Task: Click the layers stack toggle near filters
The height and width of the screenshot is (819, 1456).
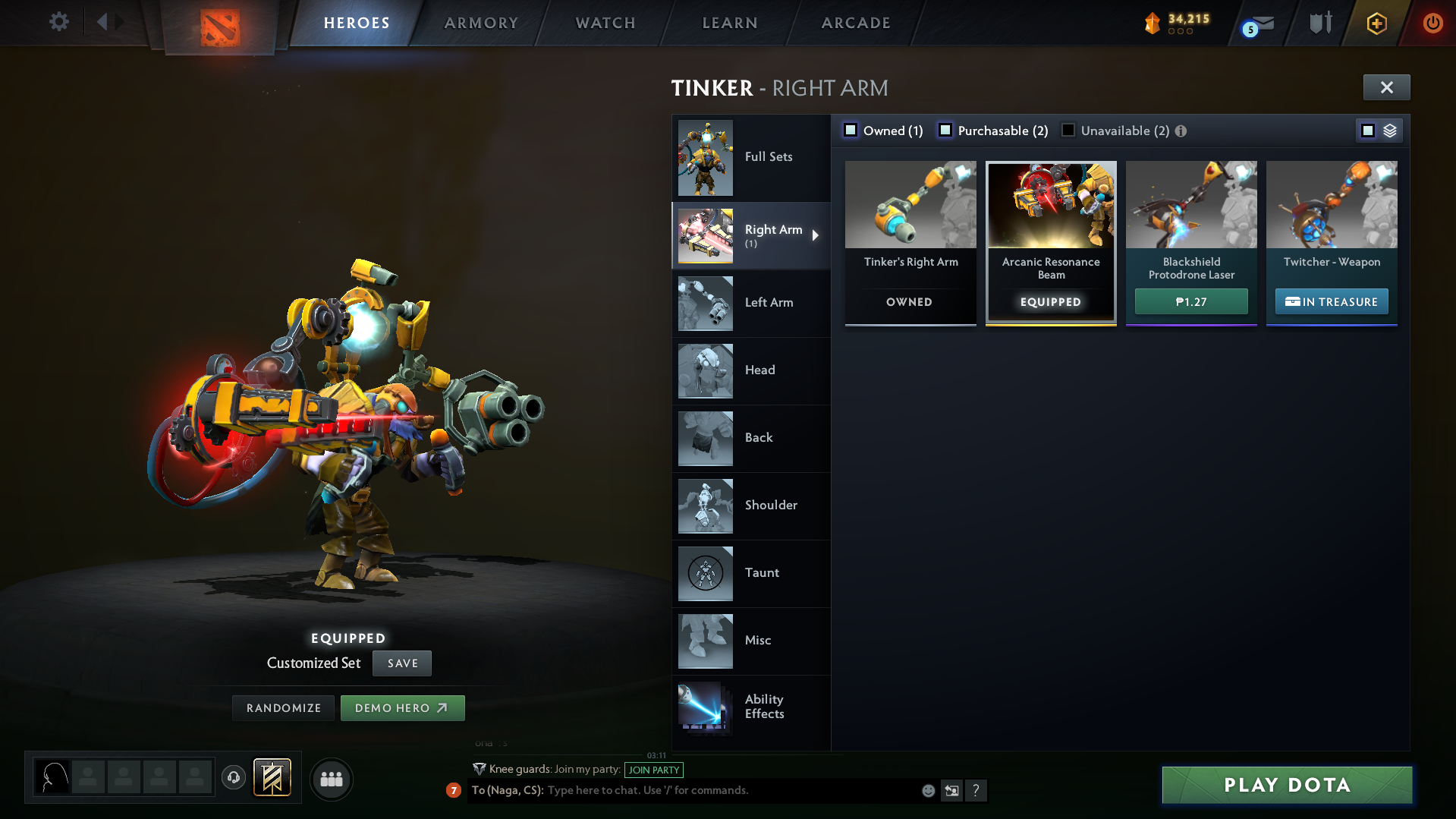Action: coord(1389,130)
